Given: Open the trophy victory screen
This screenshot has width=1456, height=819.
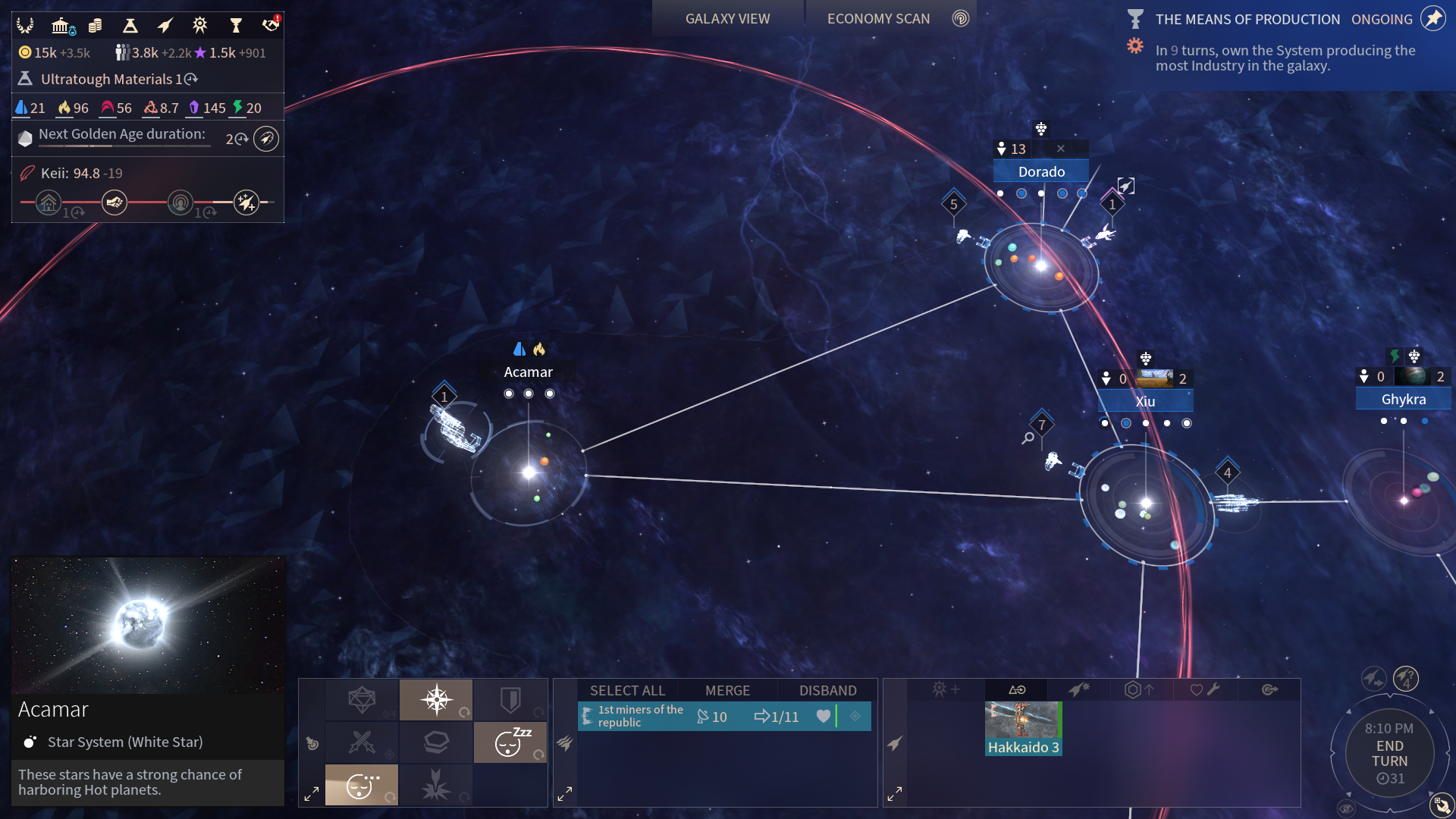Looking at the screenshot, I should [x=236, y=27].
